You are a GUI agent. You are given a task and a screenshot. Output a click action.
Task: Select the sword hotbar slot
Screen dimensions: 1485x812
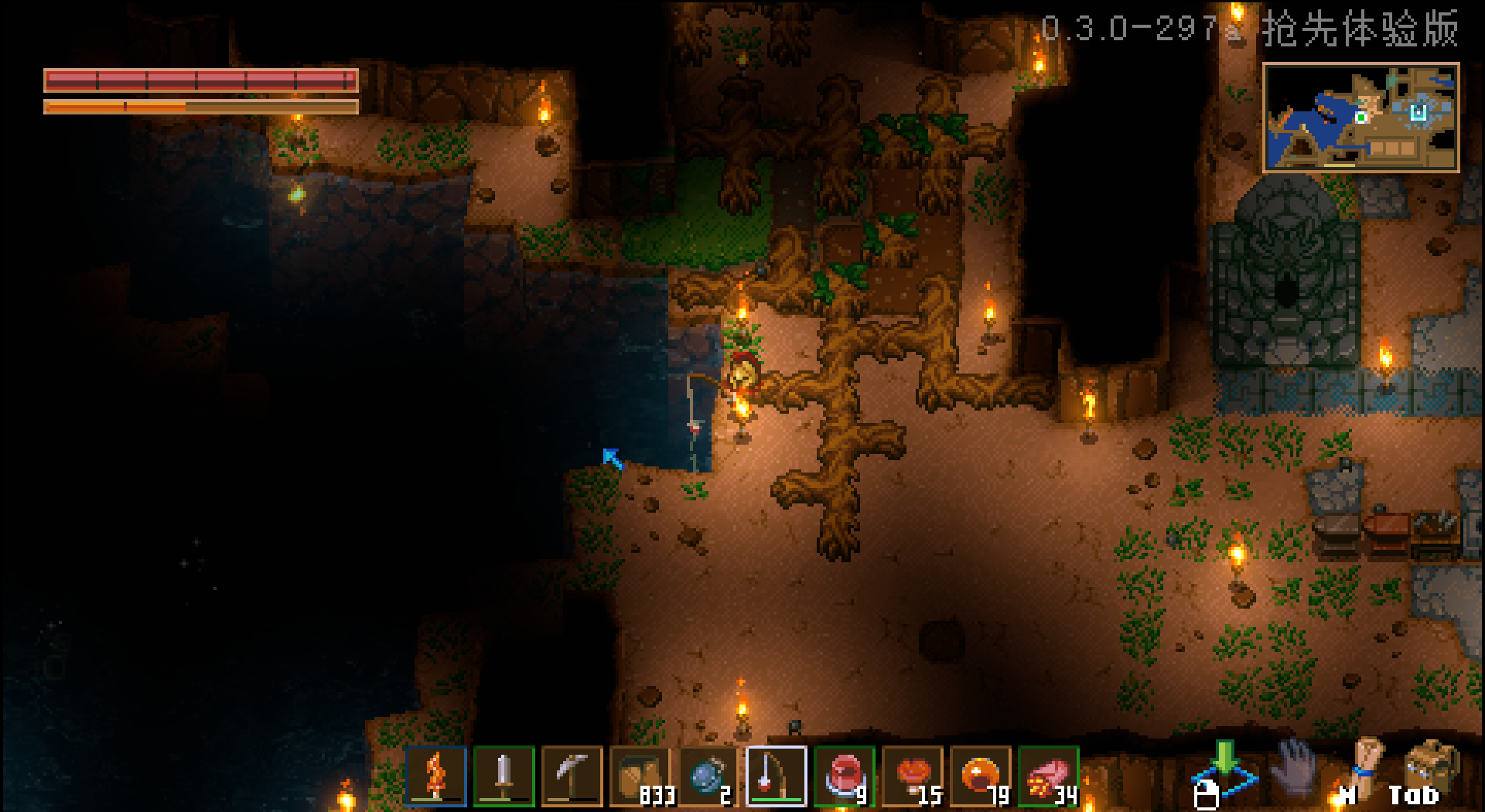504,776
